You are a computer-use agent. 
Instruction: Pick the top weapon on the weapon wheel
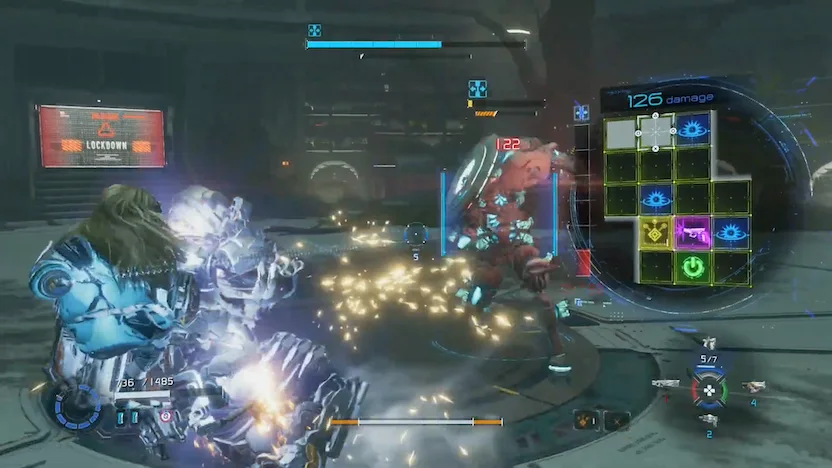point(709,344)
